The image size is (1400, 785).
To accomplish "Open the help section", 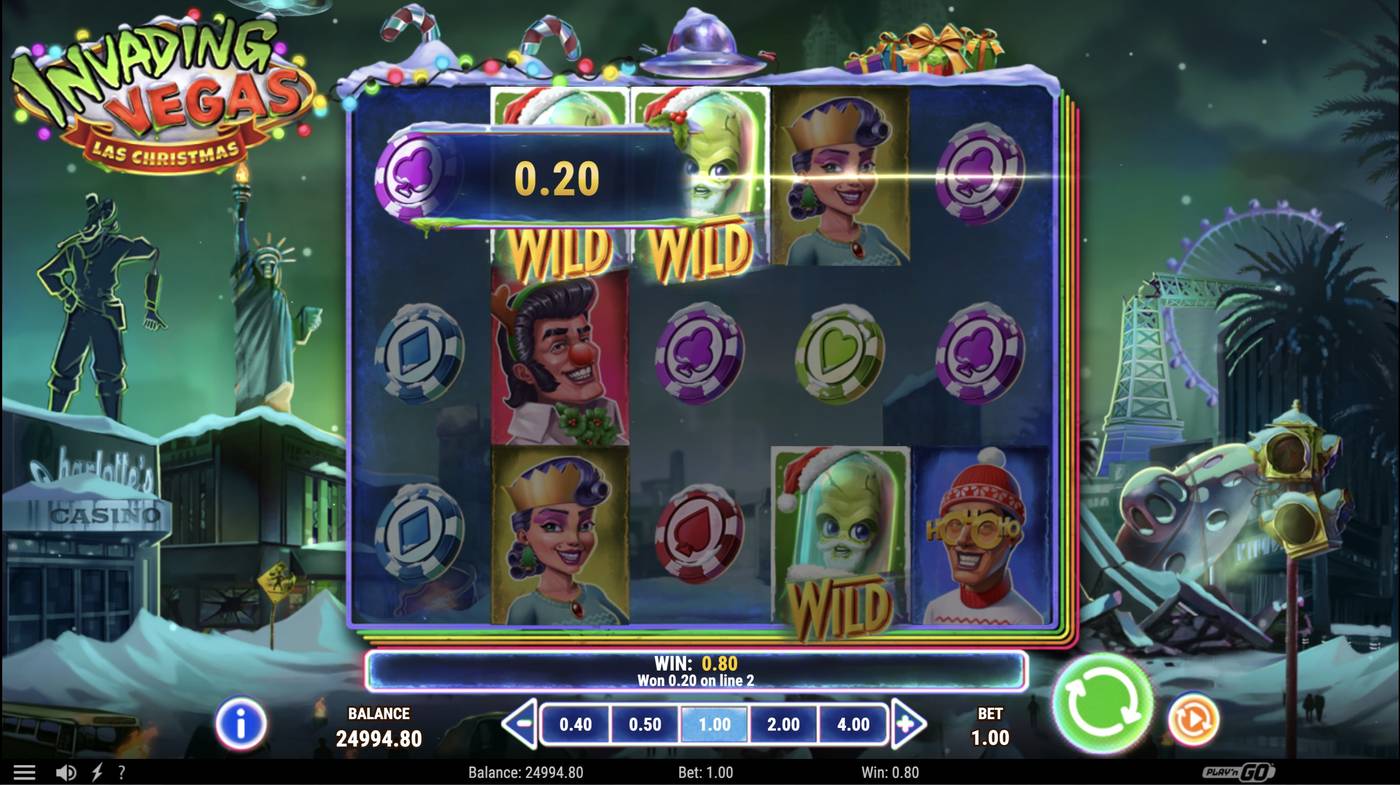I will [x=121, y=771].
